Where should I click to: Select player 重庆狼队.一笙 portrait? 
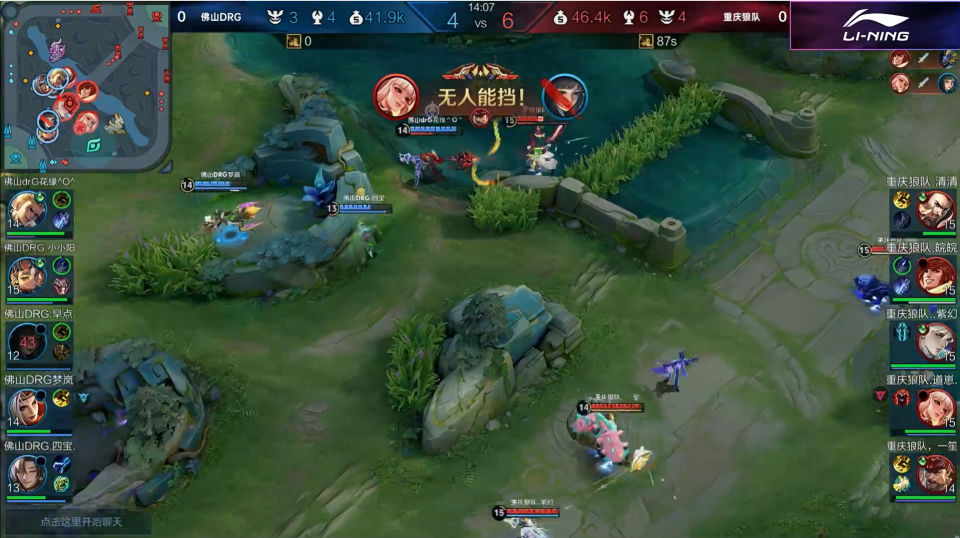pos(936,473)
